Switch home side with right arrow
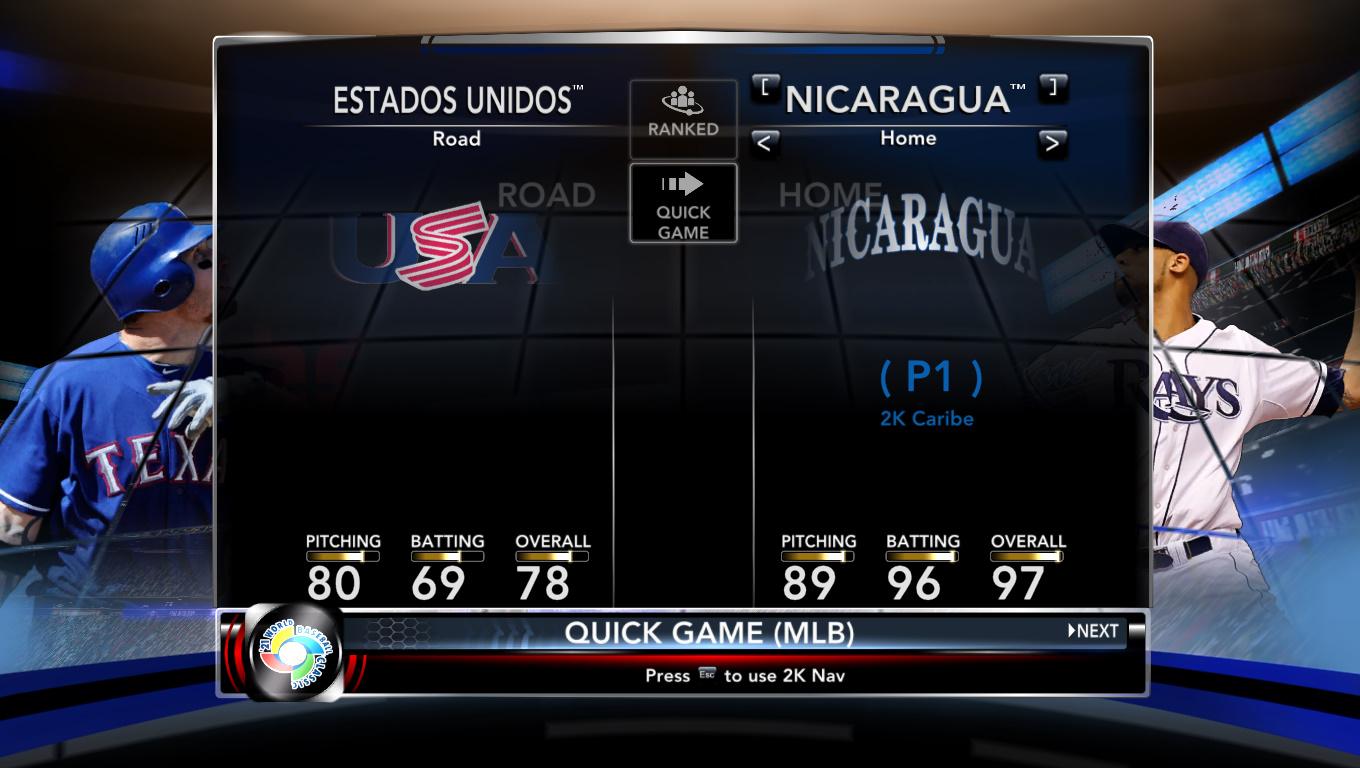 click(x=1052, y=143)
